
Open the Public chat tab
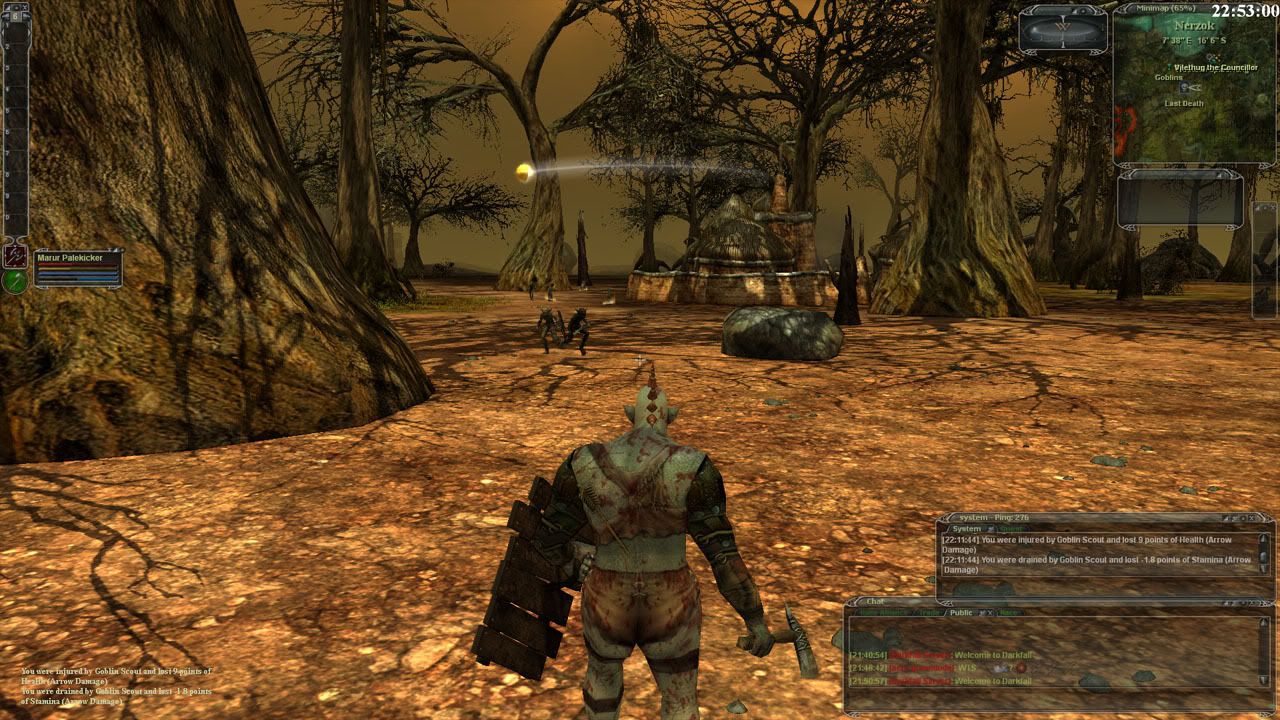tap(961, 613)
